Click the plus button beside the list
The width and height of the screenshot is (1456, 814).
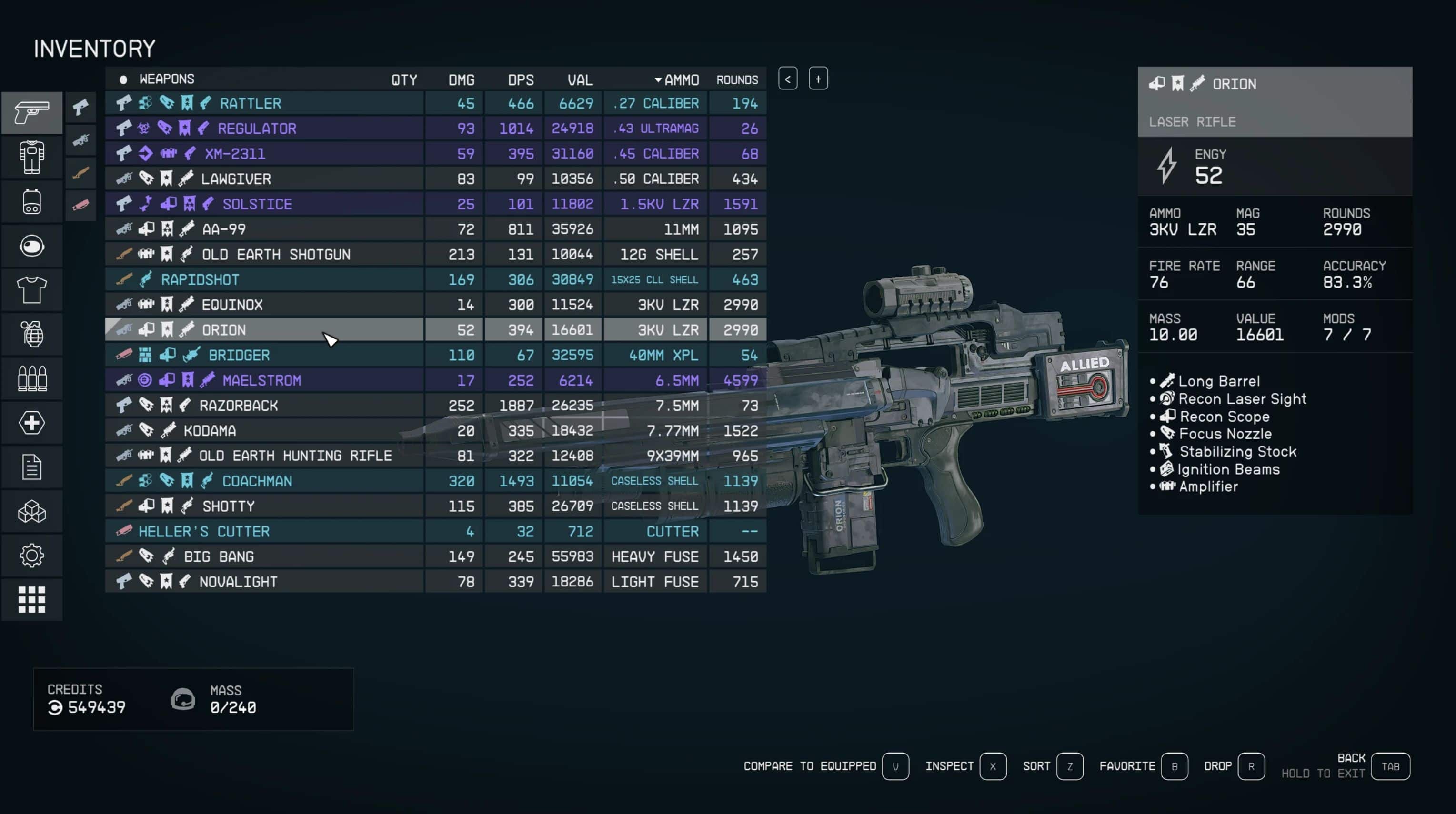818,79
